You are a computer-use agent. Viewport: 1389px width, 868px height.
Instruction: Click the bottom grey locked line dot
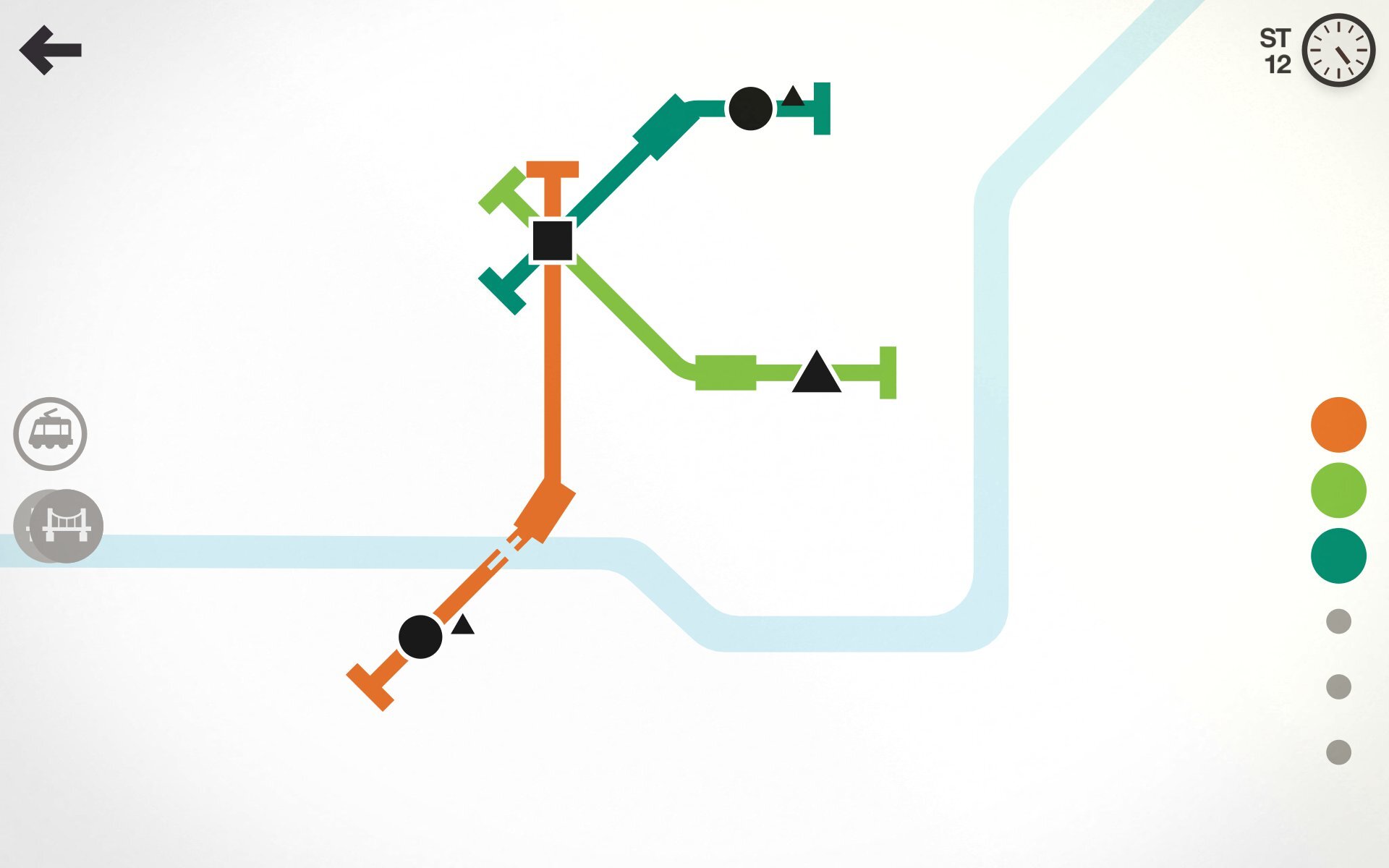click(x=1338, y=750)
